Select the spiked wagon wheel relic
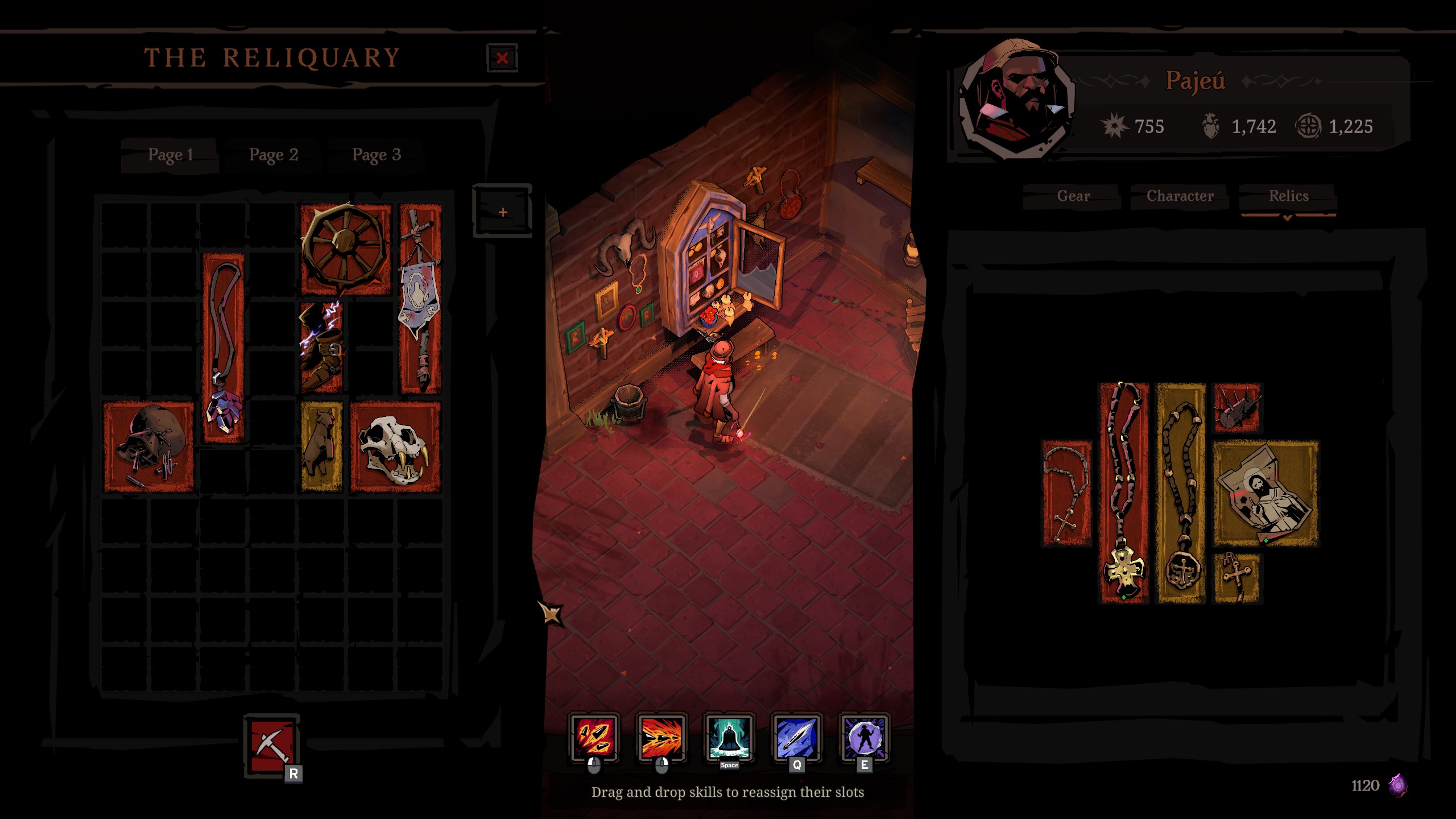This screenshot has height=819, width=1456. pos(346,249)
